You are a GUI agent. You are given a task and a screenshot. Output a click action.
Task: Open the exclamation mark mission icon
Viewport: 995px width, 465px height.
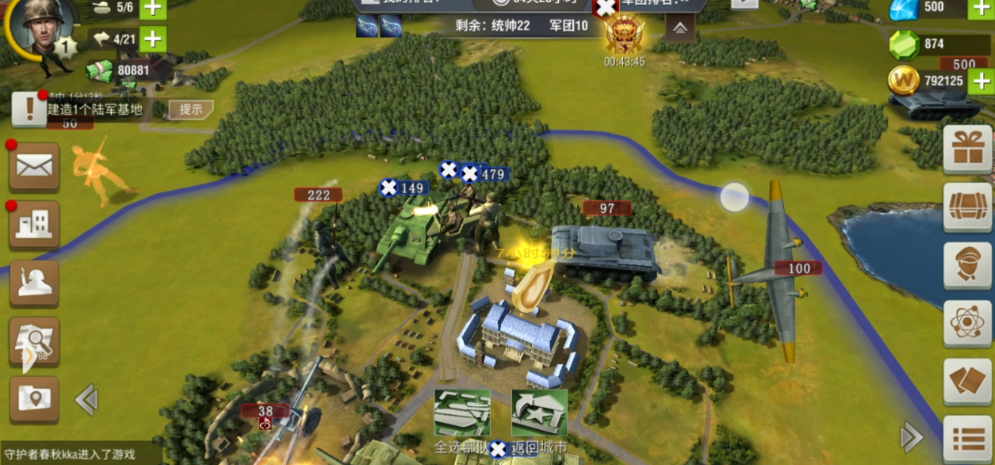coord(29,109)
